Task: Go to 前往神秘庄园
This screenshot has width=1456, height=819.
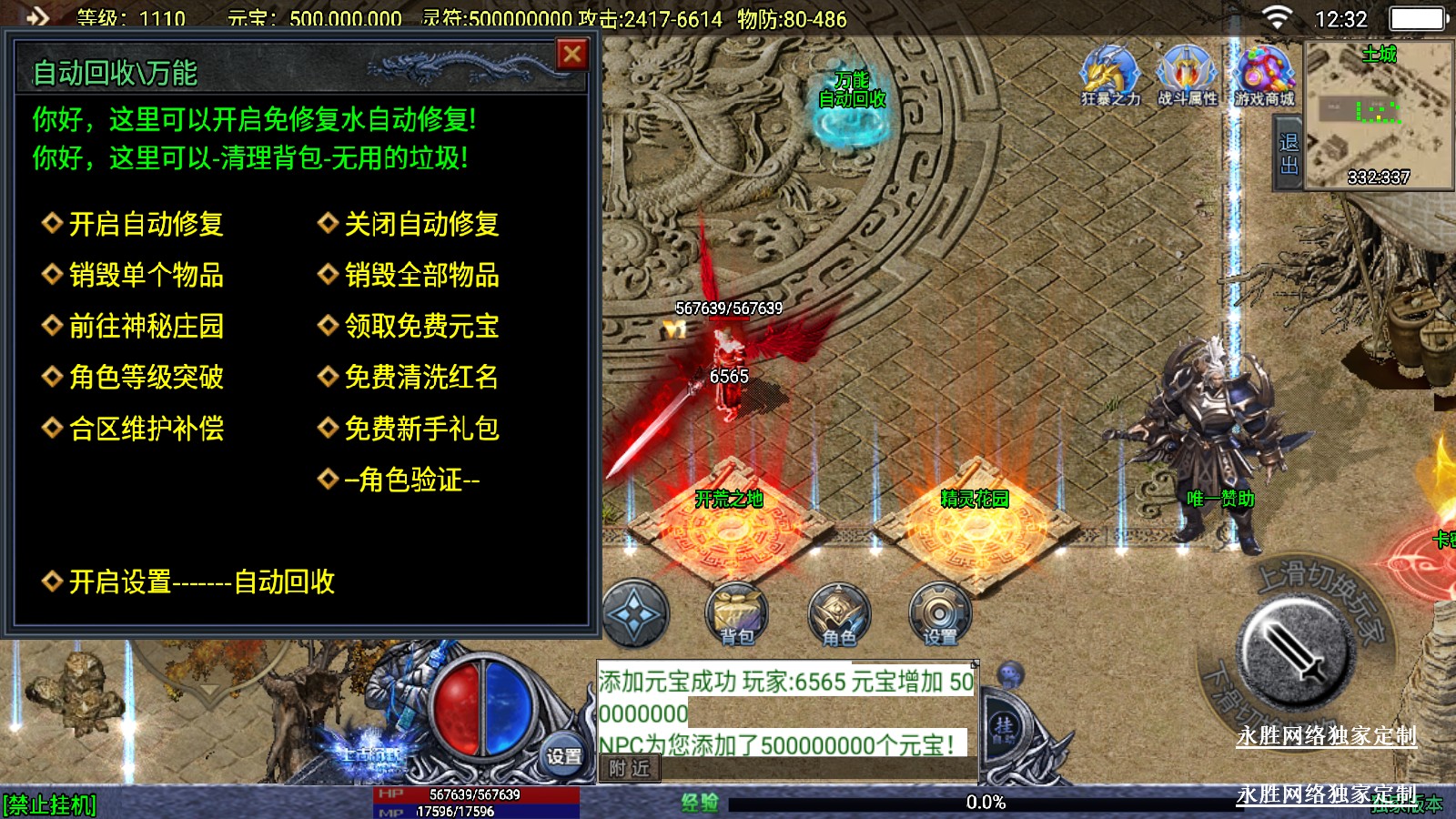Action: coord(146,326)
